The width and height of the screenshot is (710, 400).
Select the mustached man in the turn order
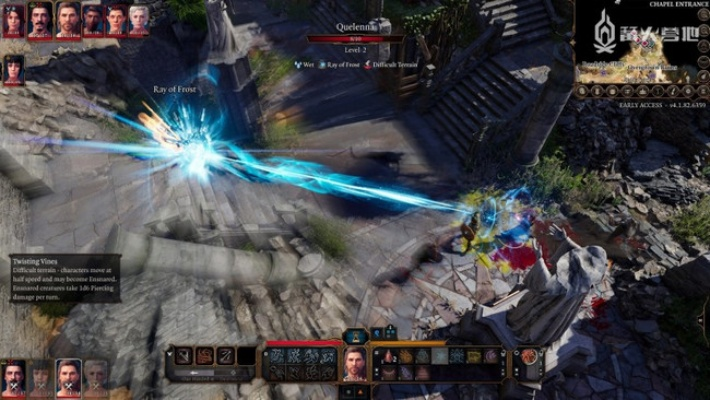[40, 19]
